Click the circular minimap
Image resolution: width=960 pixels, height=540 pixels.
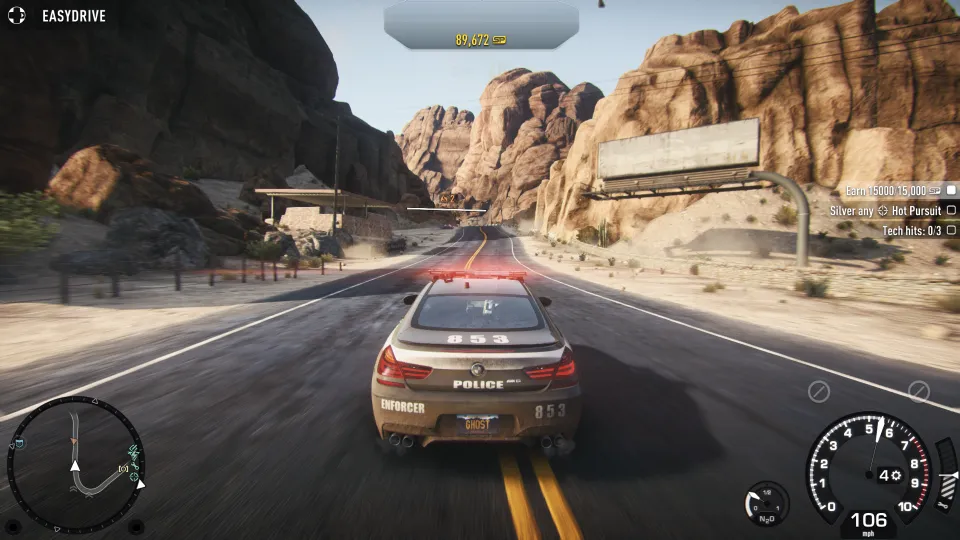coord(75,464)
